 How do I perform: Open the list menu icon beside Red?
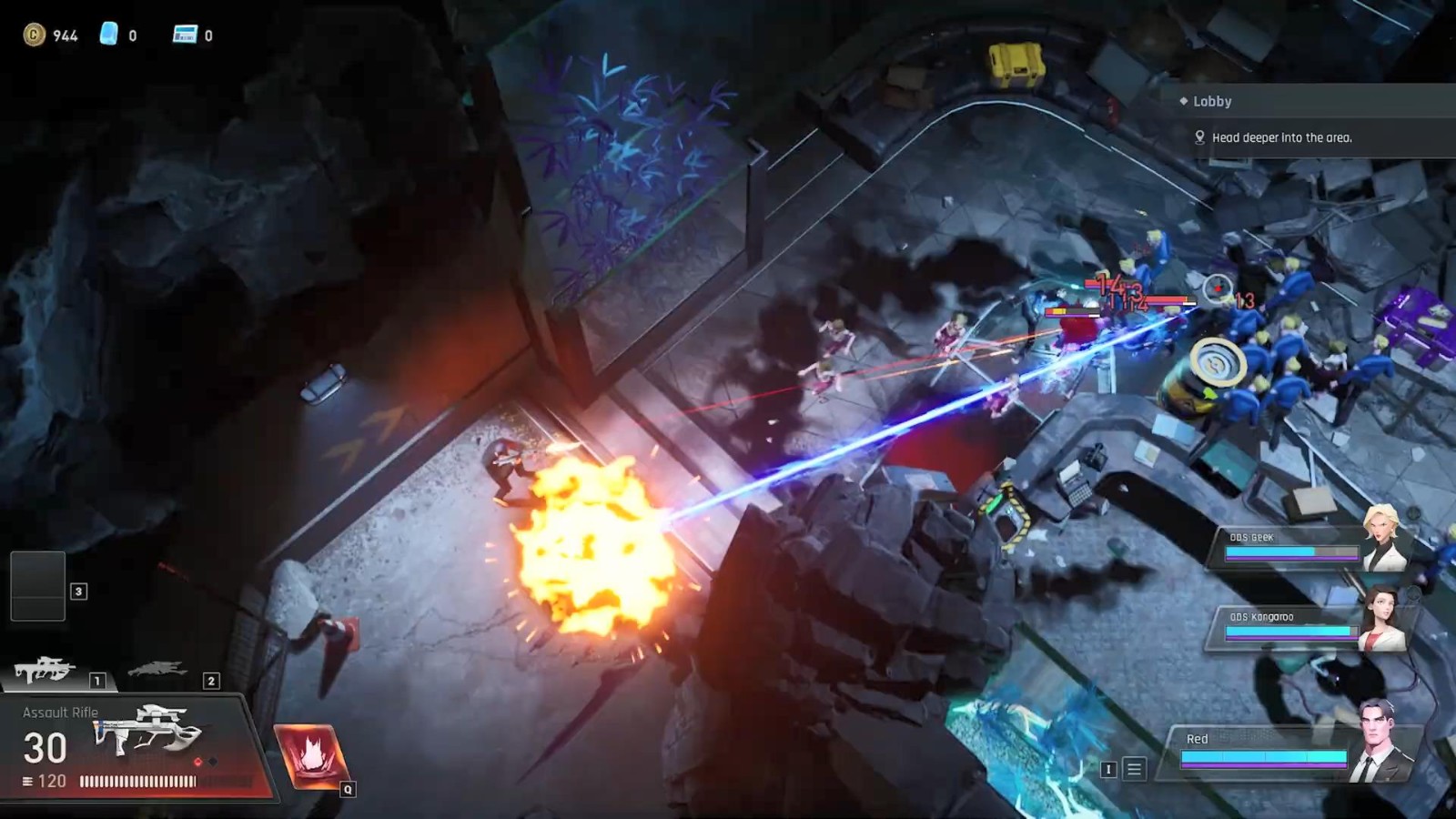[x=1135, y=769]
